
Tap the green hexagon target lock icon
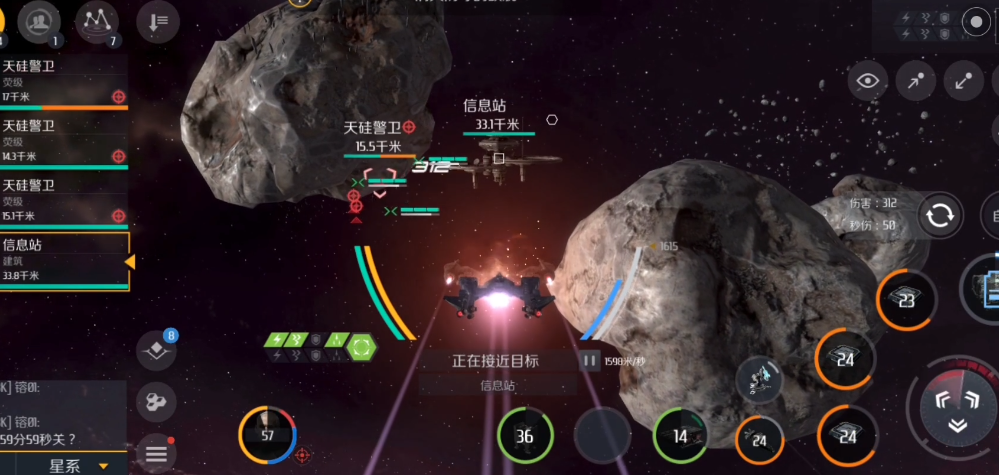click(x=362, y=348)
